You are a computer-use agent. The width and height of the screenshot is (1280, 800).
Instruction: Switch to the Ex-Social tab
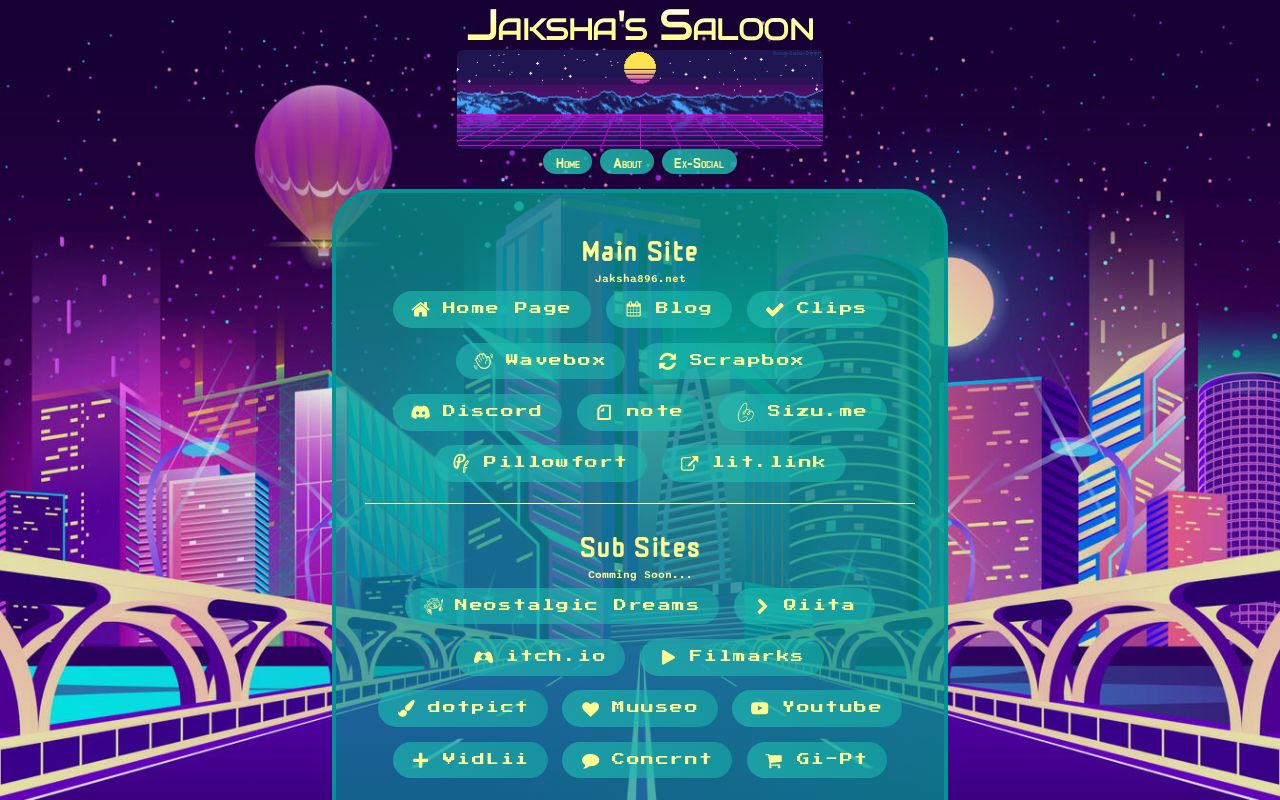[699, 161]
